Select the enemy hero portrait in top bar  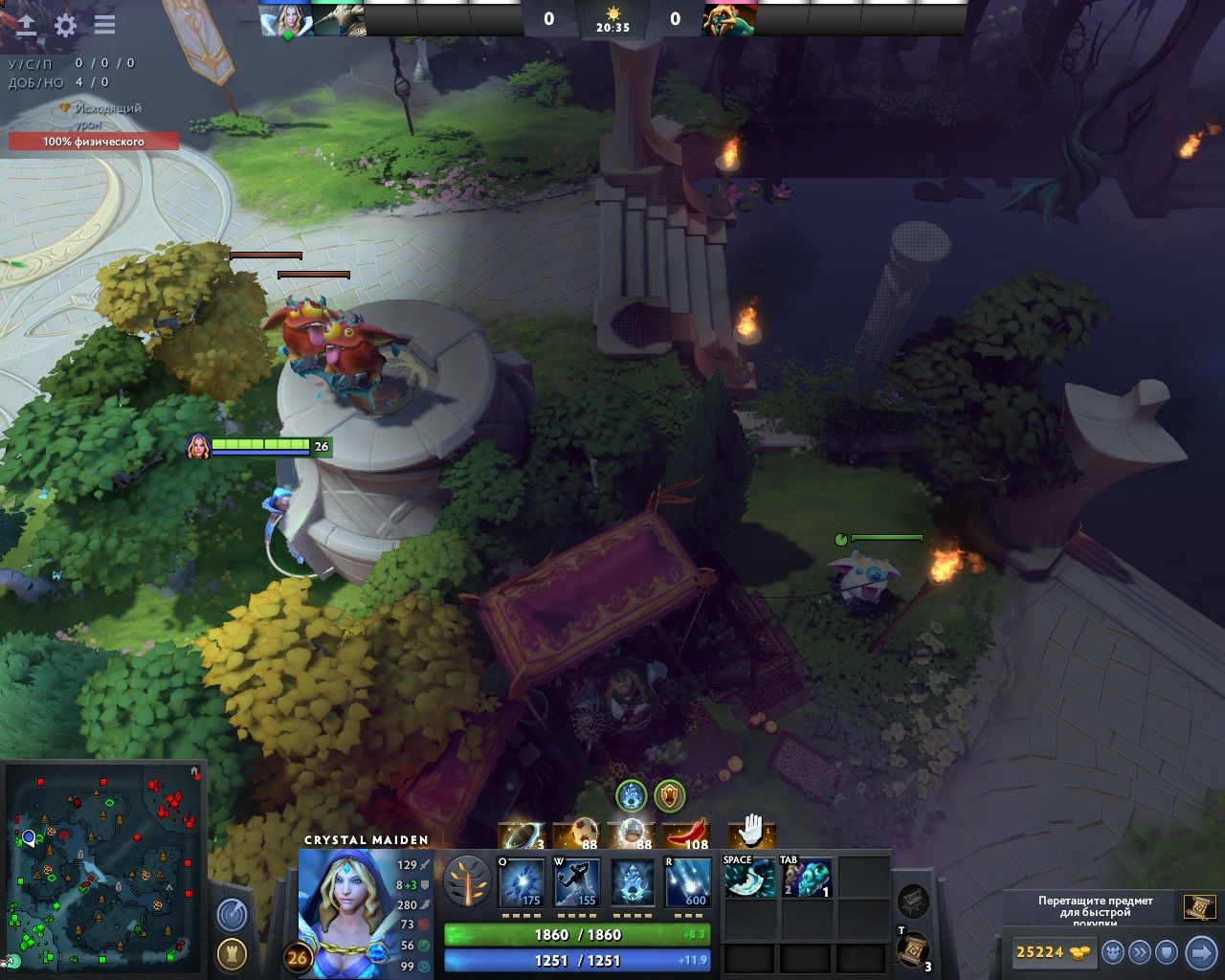pos(729,18)
